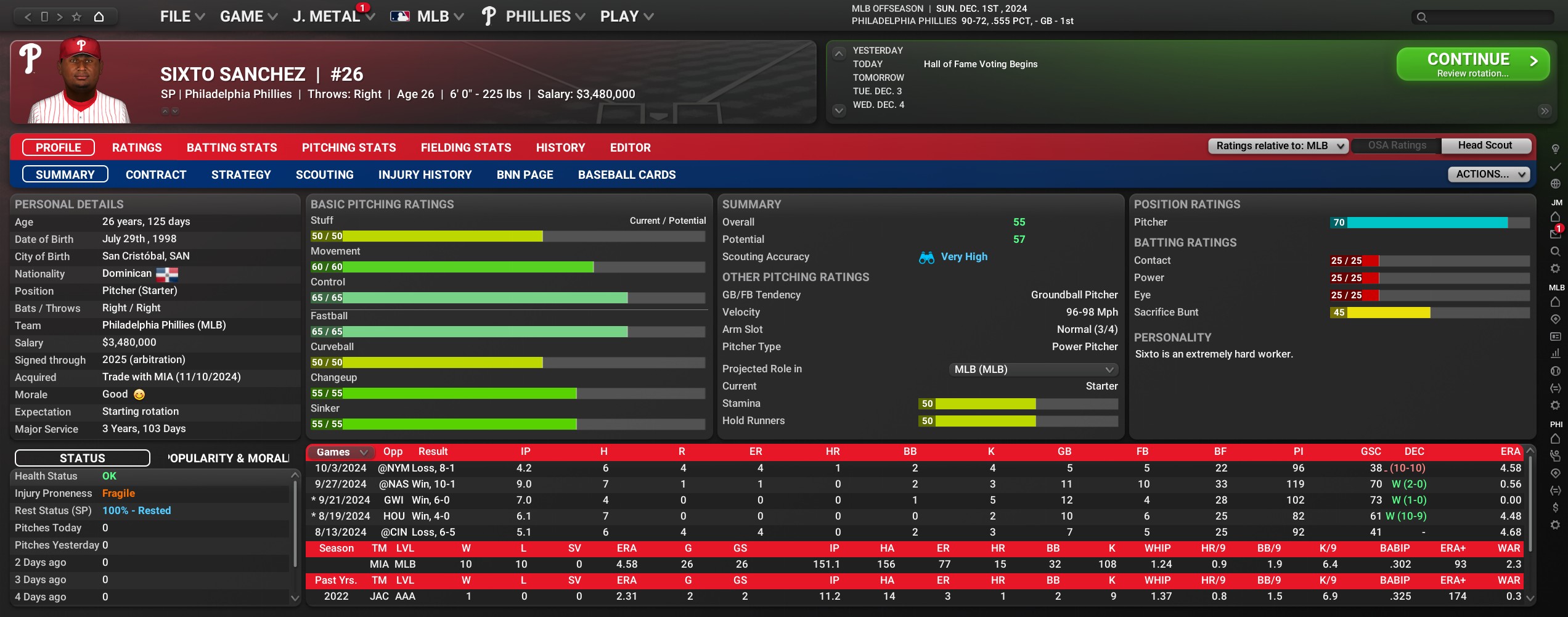Select the Head Scout ratings toggle

click(x=1485, y=145)
